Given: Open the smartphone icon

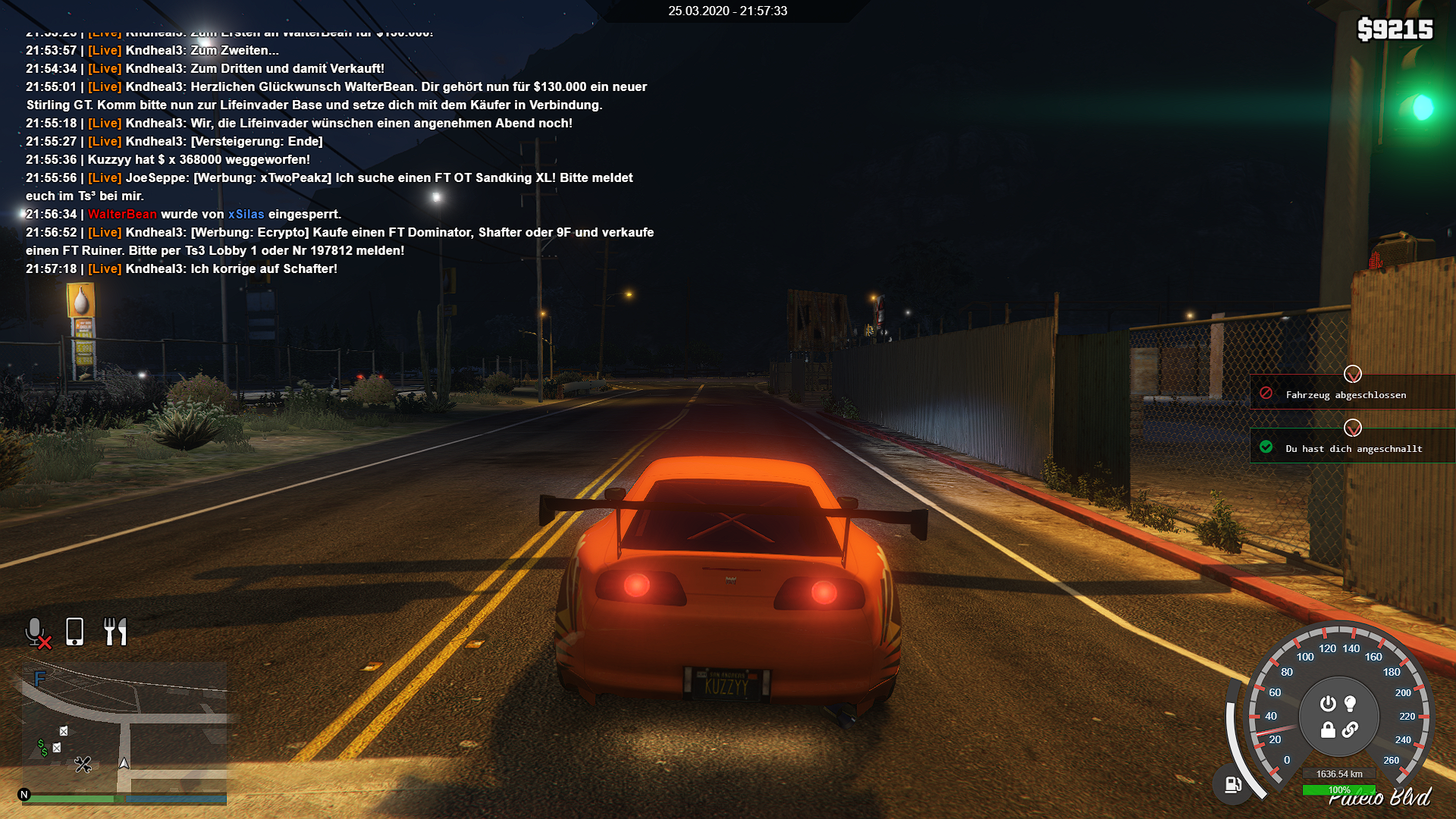Looking at the screenshot, I should click(74, 632).
